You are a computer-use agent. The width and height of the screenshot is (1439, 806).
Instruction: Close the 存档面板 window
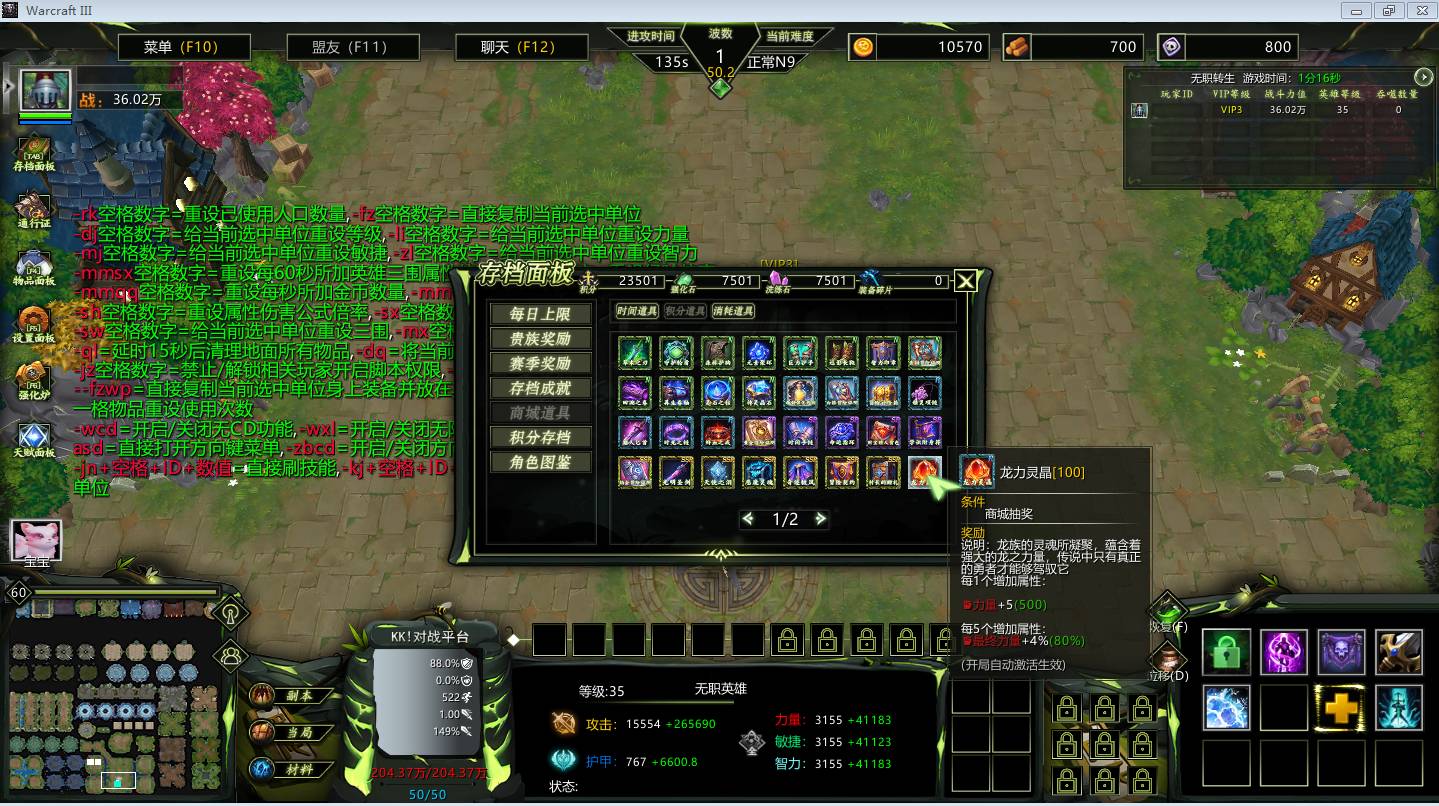(x=965, y=282)
